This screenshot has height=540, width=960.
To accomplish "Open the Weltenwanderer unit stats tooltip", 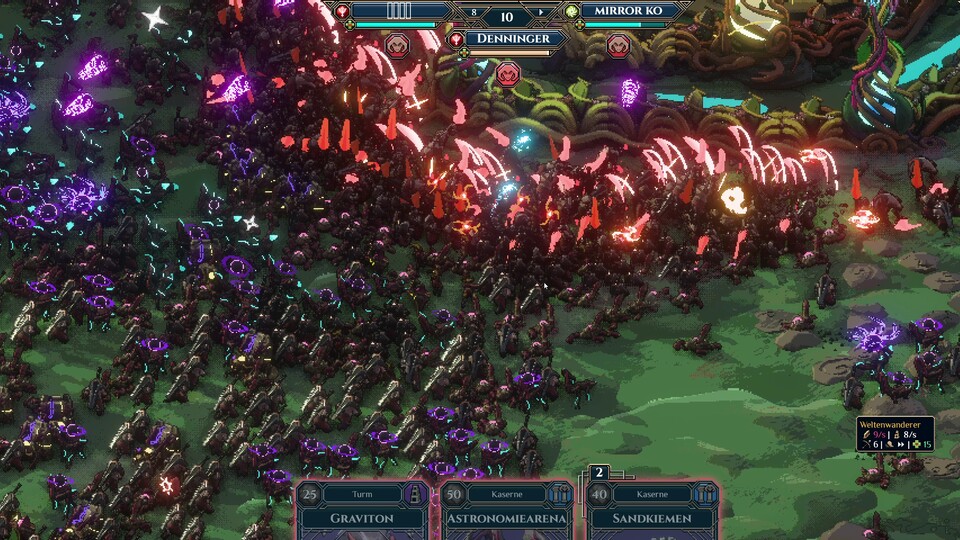I will pos(894,434).
